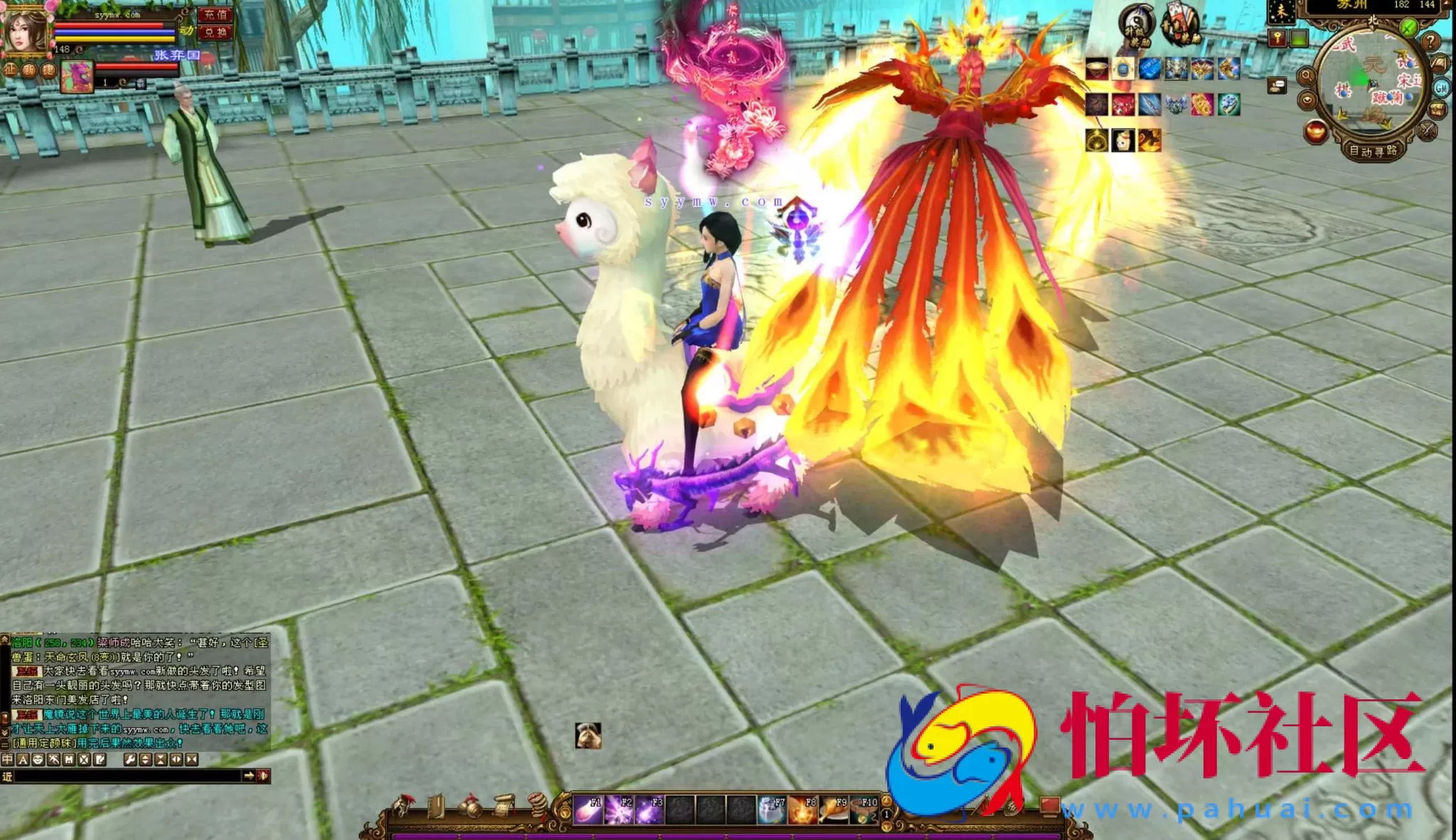1456x840 pixels.
Task: Open the GM button beside the minimap
Action: [x=1441, y=87]
